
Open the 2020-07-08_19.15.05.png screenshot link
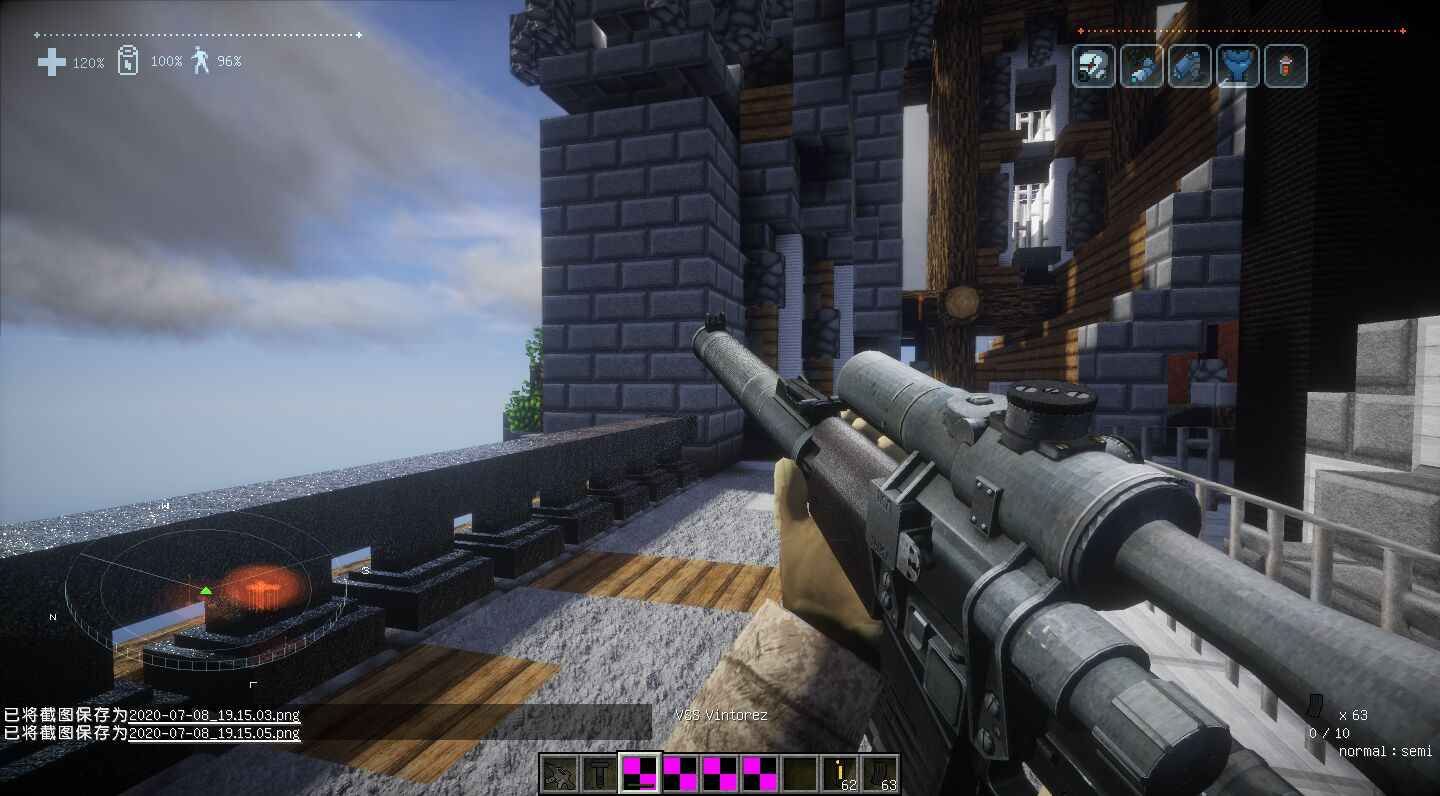[214, 733]
